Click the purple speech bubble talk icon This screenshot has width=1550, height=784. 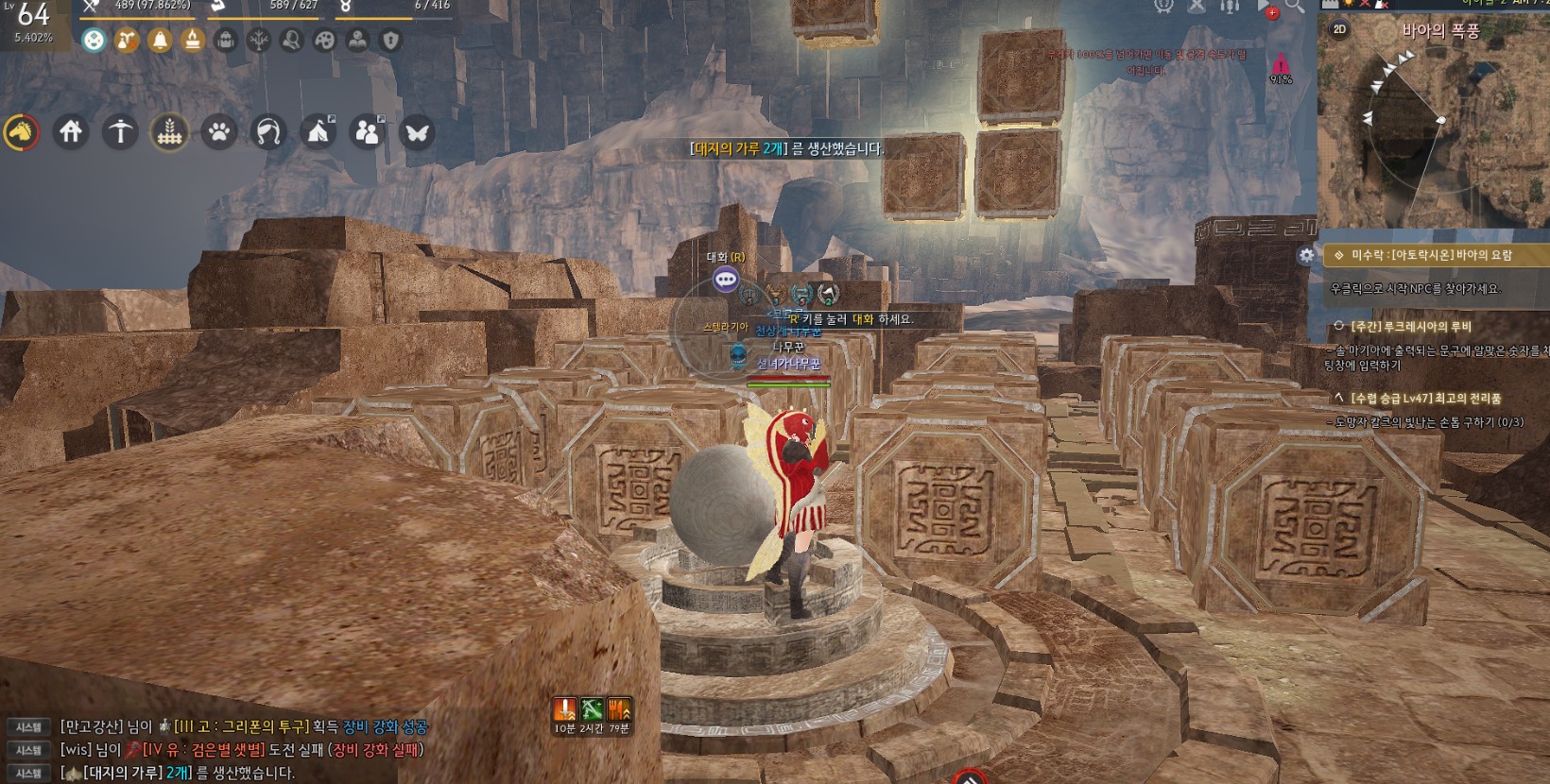click(x=725, y=279)
